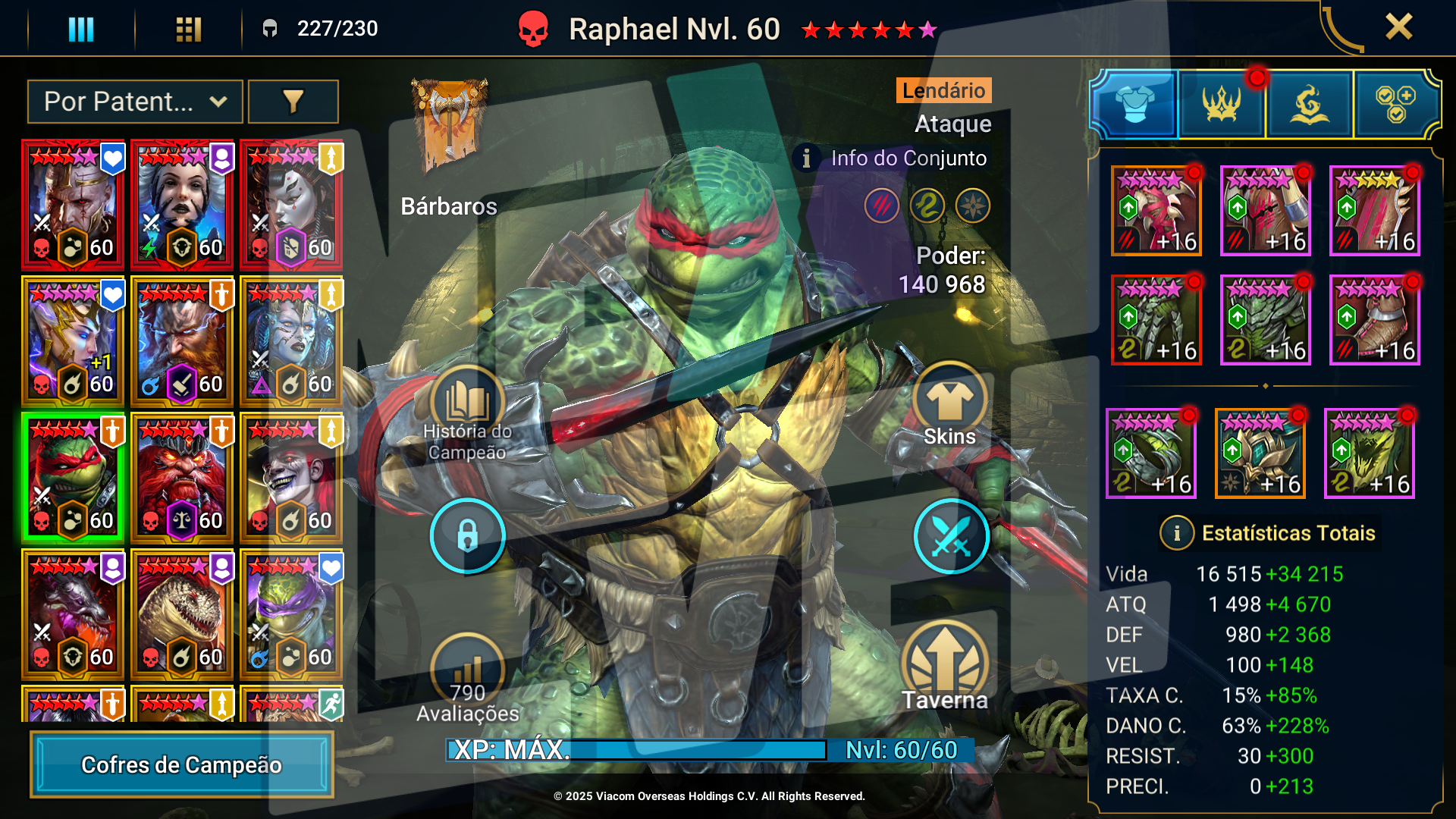The image size is (1456, 819).
Task: Close the champion screen
Action: (x=1398, y=27)
